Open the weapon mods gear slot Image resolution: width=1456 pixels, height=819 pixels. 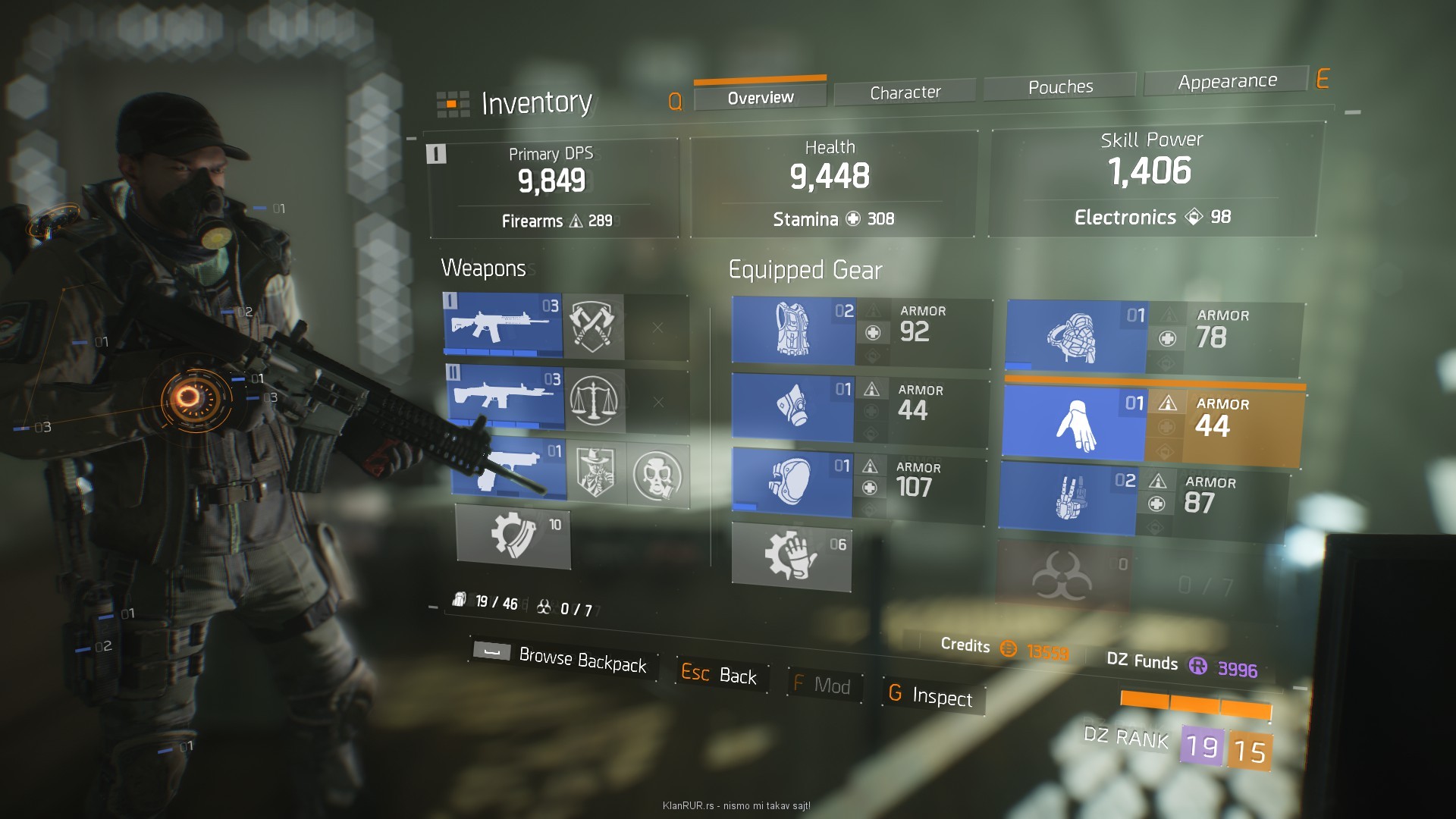point(513,535)
